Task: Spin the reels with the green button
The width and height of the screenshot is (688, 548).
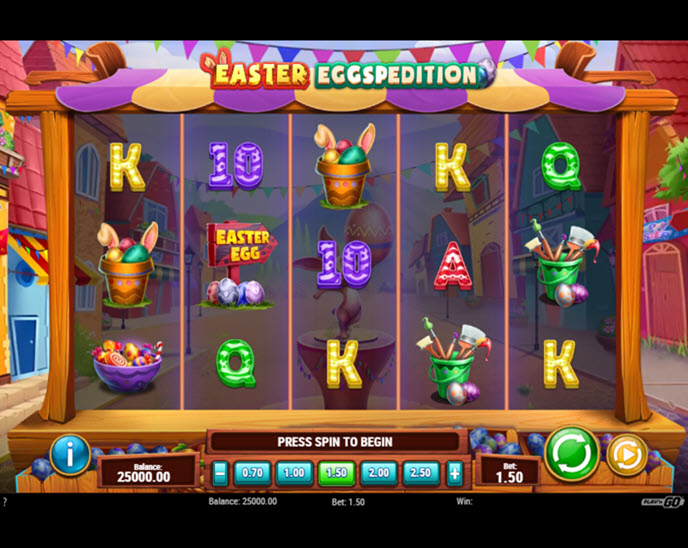Action: click(x=572, y=454)
